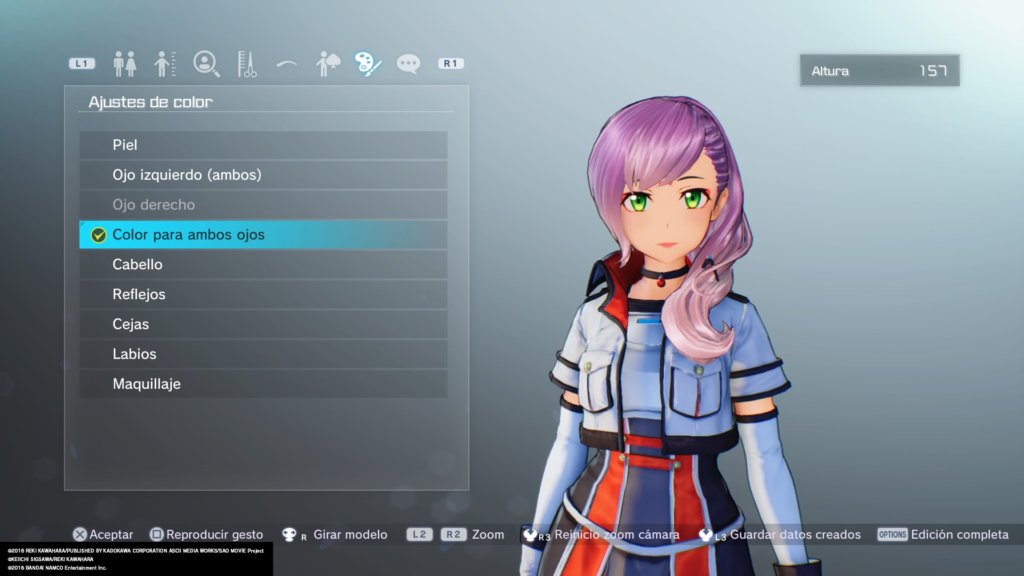The width and height of the screenshot is (1024, 576).
Task: Switch to the gender figures tab
Action: [x=125, y=64]
